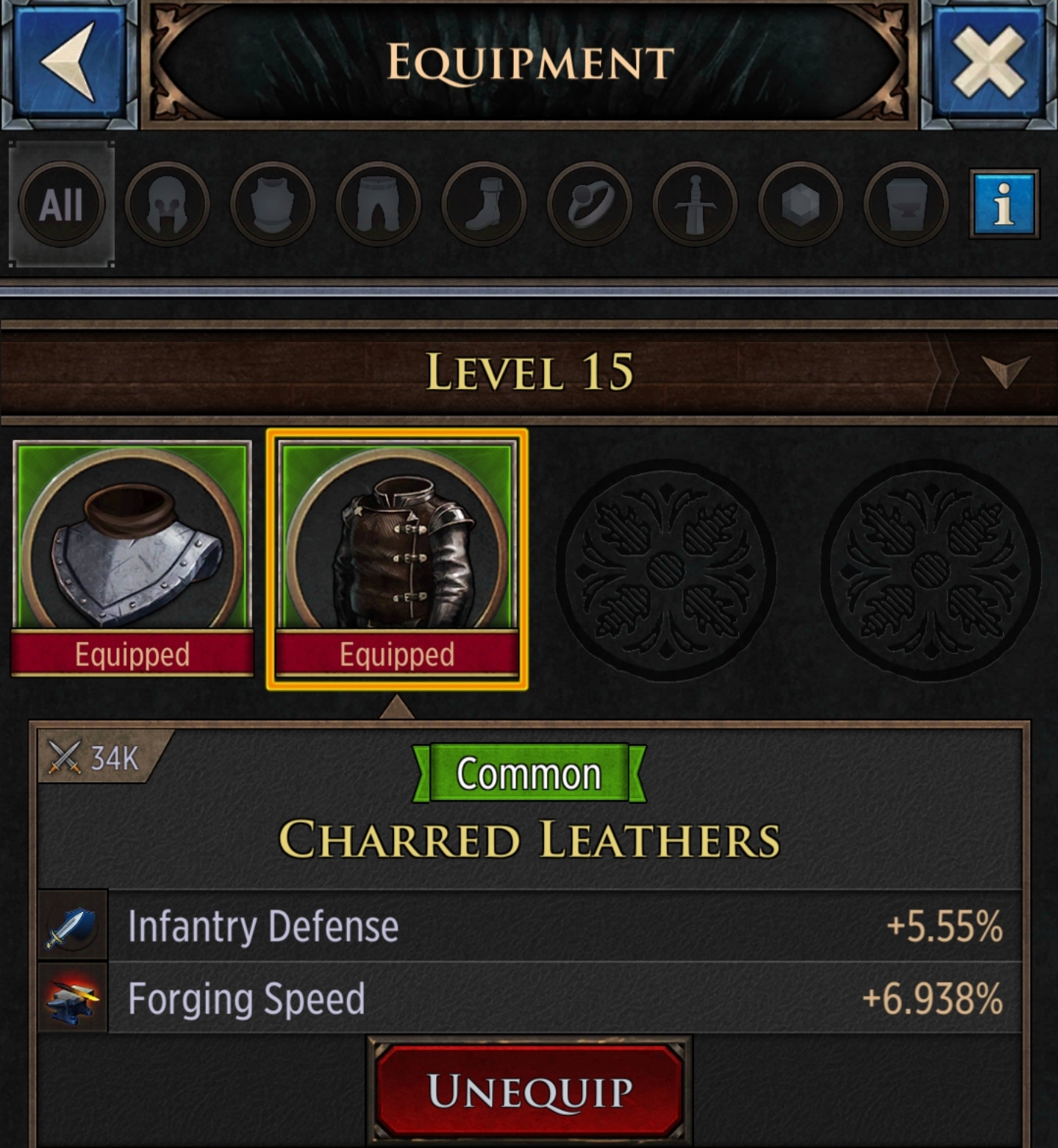The image size is (1058, 1148).
Task: Select the All equipment filter
Action: click(x=62, y=204)
